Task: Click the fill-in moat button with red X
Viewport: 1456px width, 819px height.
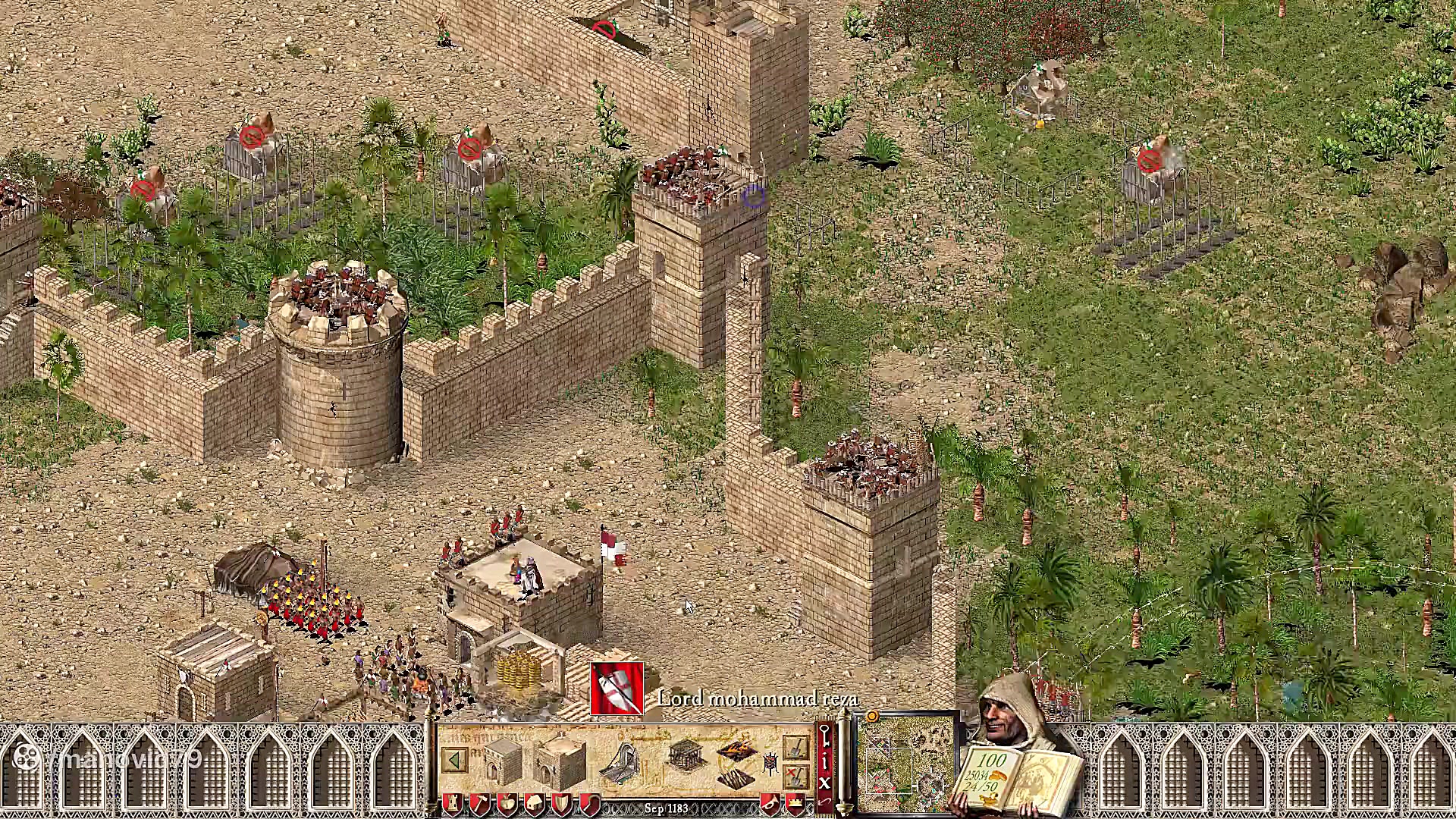Action: [x=795, y=776]
